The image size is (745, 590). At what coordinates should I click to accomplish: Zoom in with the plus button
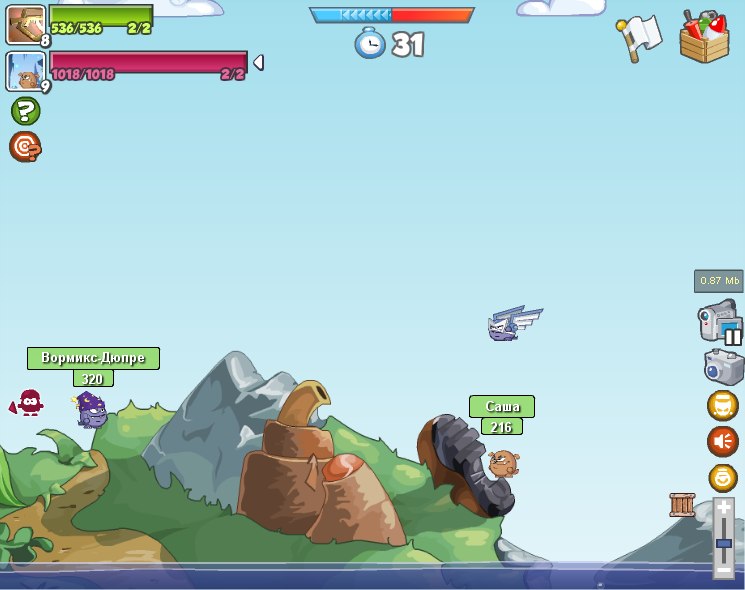[x=724, y=509]
